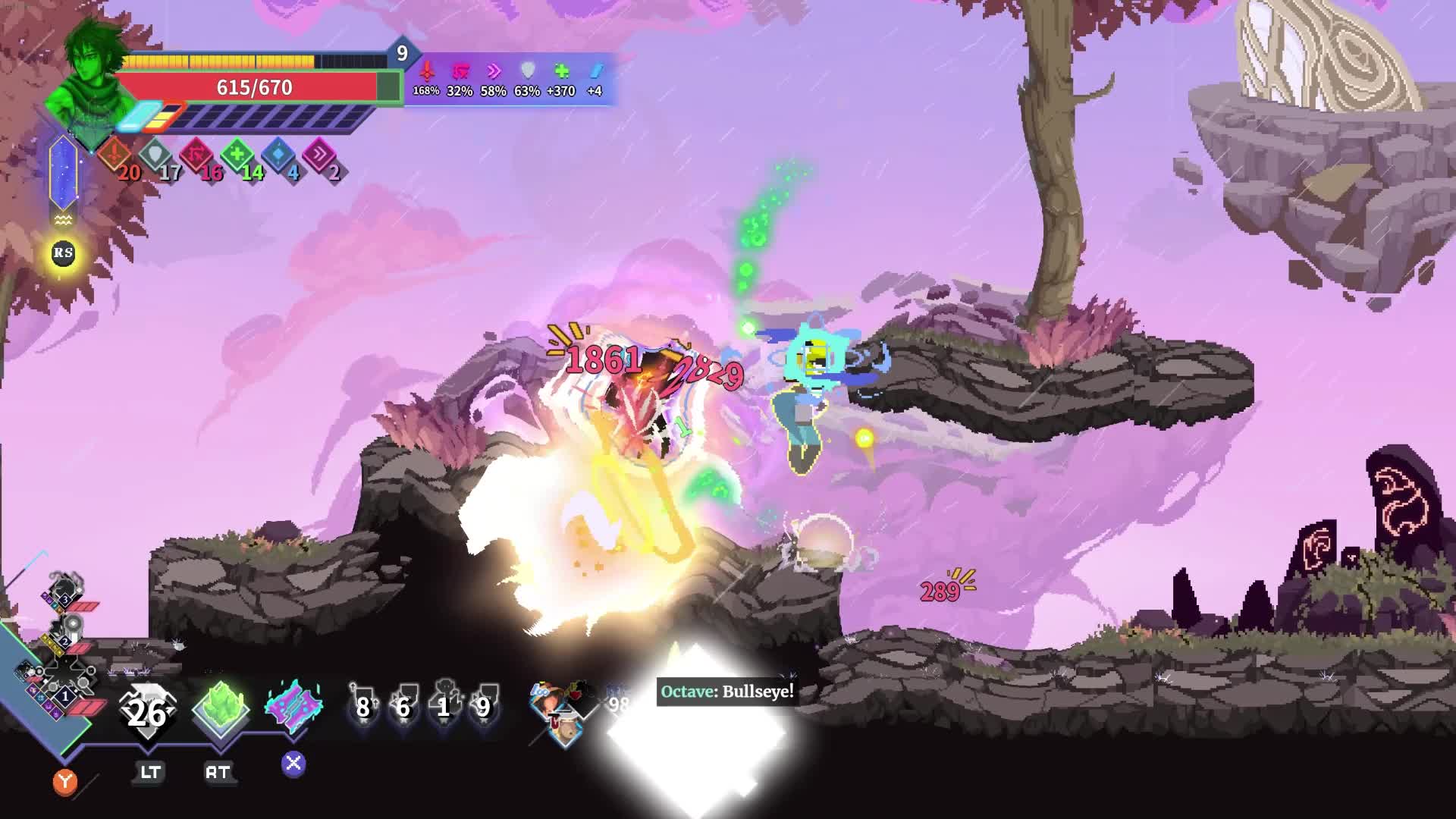Select the green plus health stat icon
Screen dimensions: 1456x819
(x=238, y=155)
